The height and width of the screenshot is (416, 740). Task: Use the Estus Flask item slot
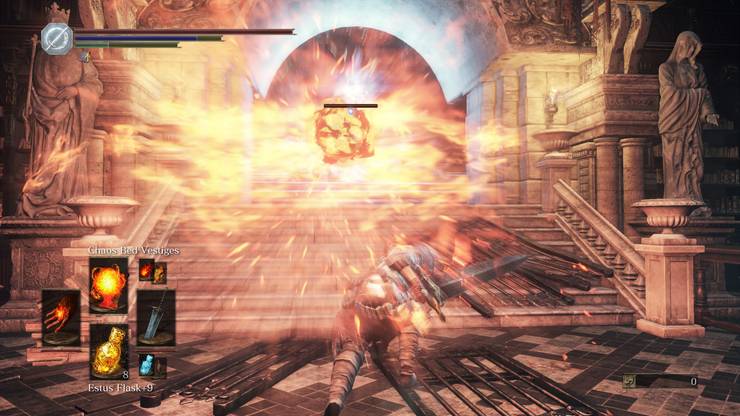click(108, 350)
